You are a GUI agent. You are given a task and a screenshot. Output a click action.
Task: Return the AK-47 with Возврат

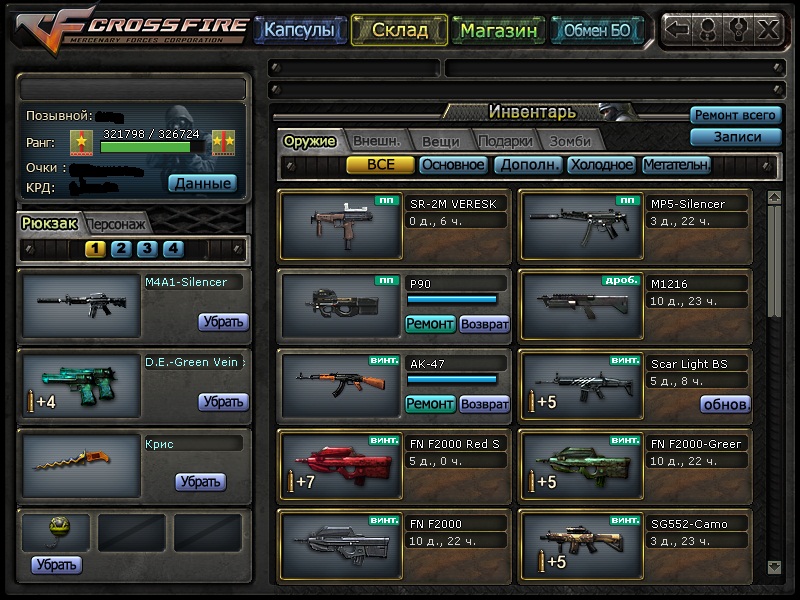pyautogui.click(x=484, y=405)
